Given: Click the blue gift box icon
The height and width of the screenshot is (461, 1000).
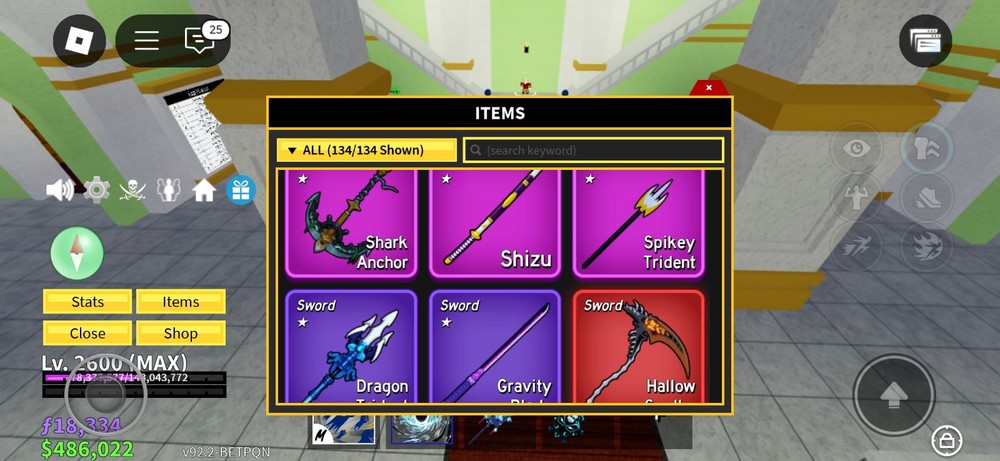Looking at the screenshot, I should [240, 190].
